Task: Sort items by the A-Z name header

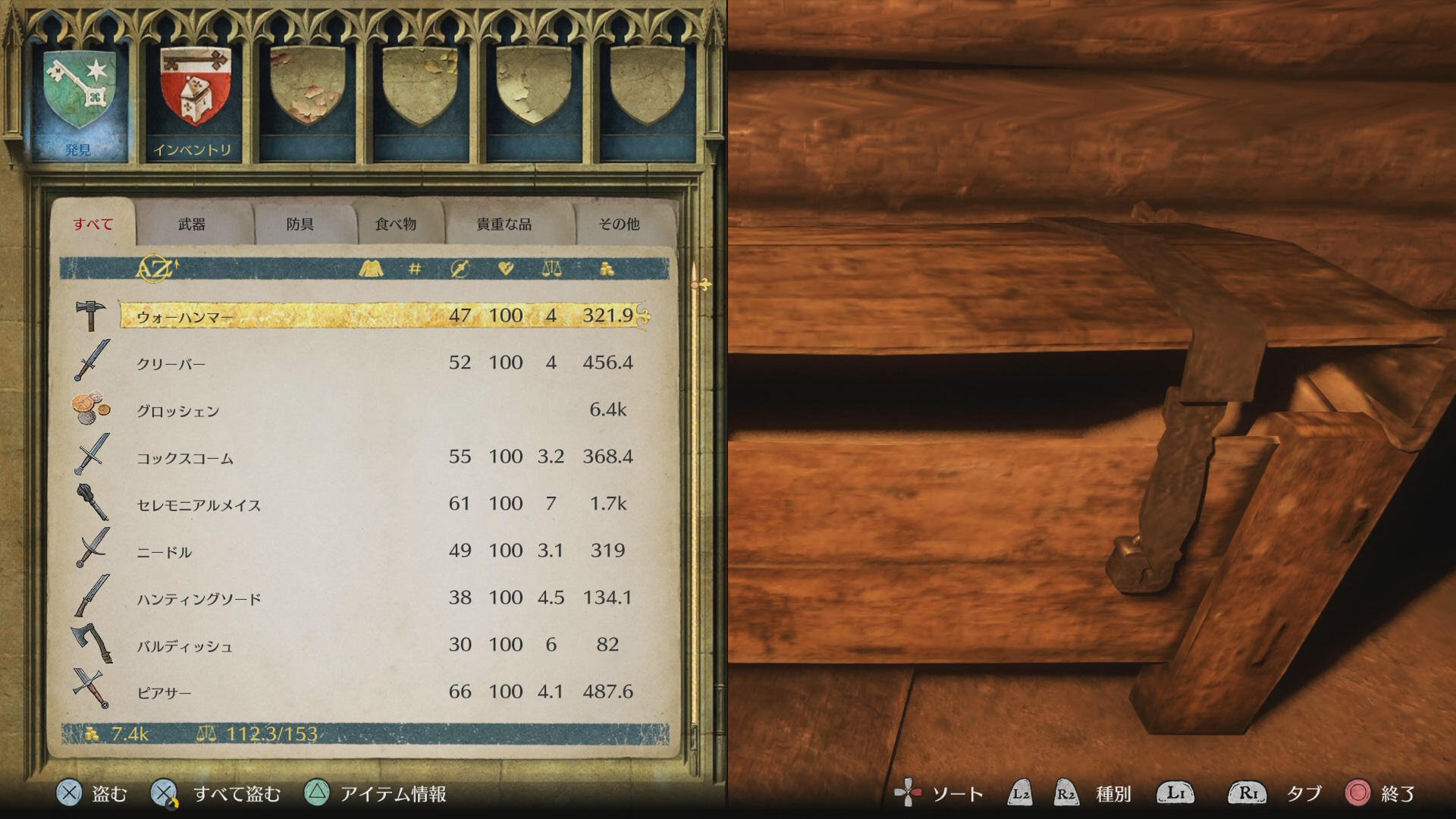Action: click(x=155, y=268)
